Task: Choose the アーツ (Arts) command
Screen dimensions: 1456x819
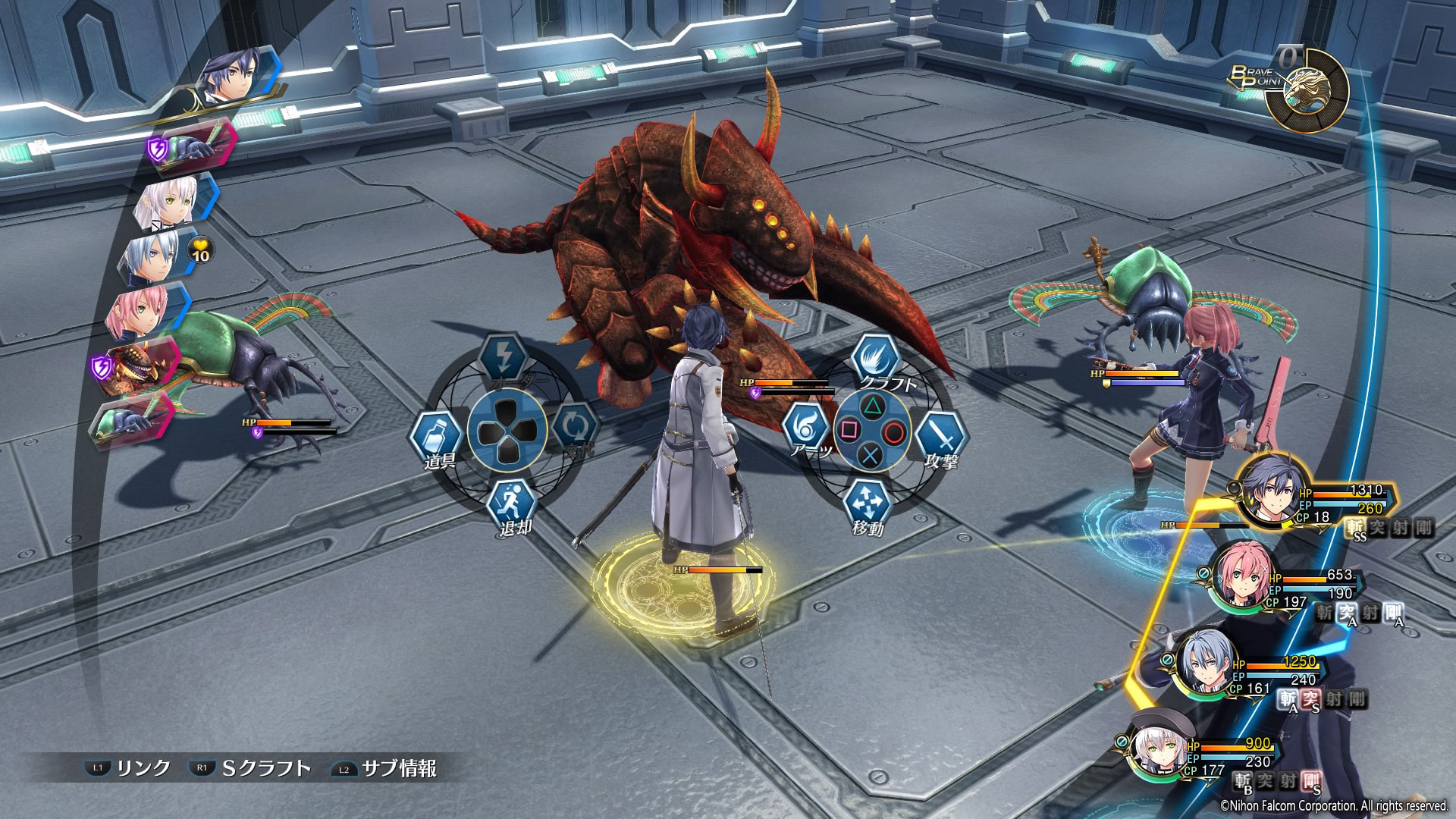Action: click(806, 429)
